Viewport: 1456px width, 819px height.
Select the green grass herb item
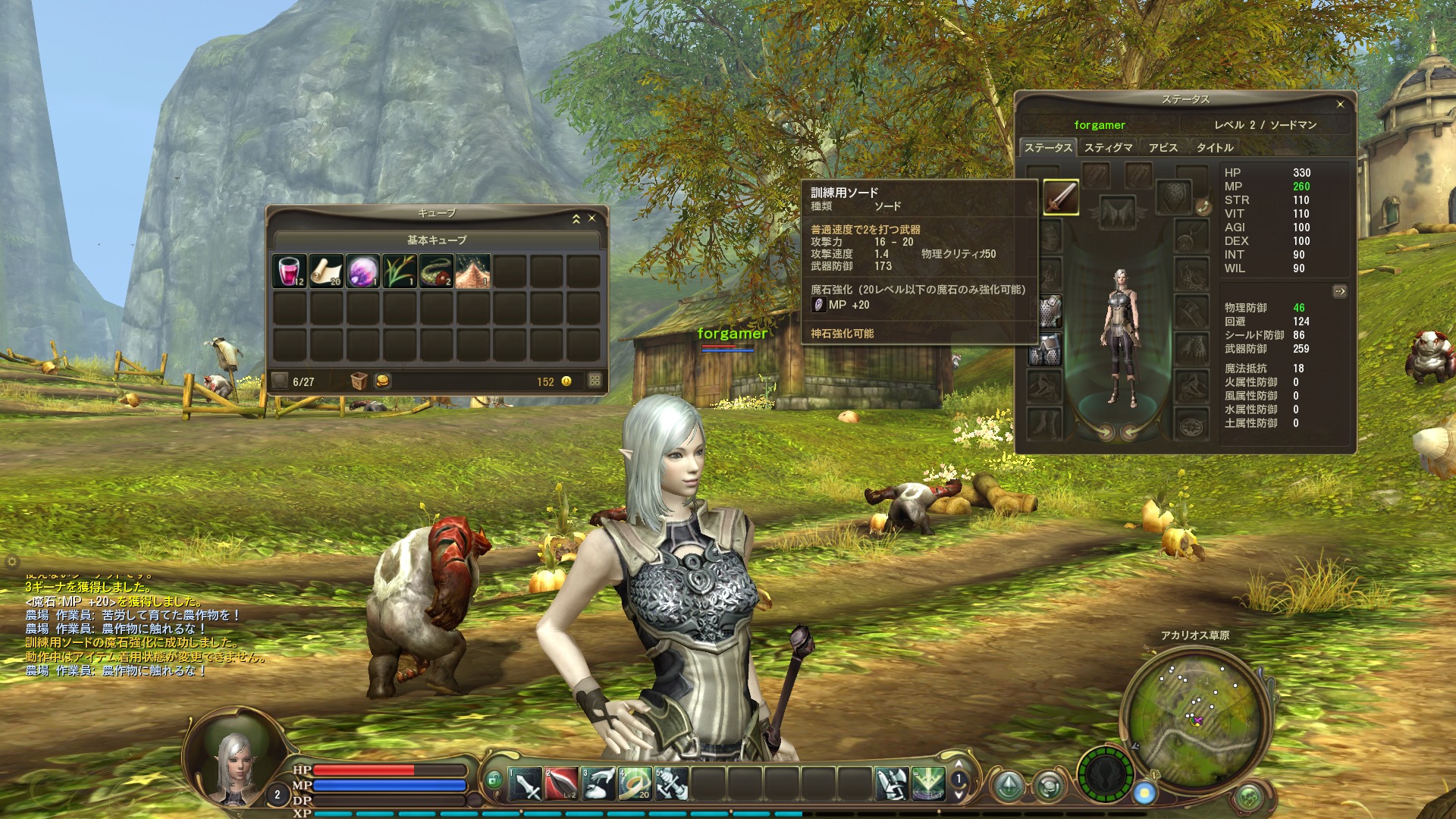coord(400,271)
